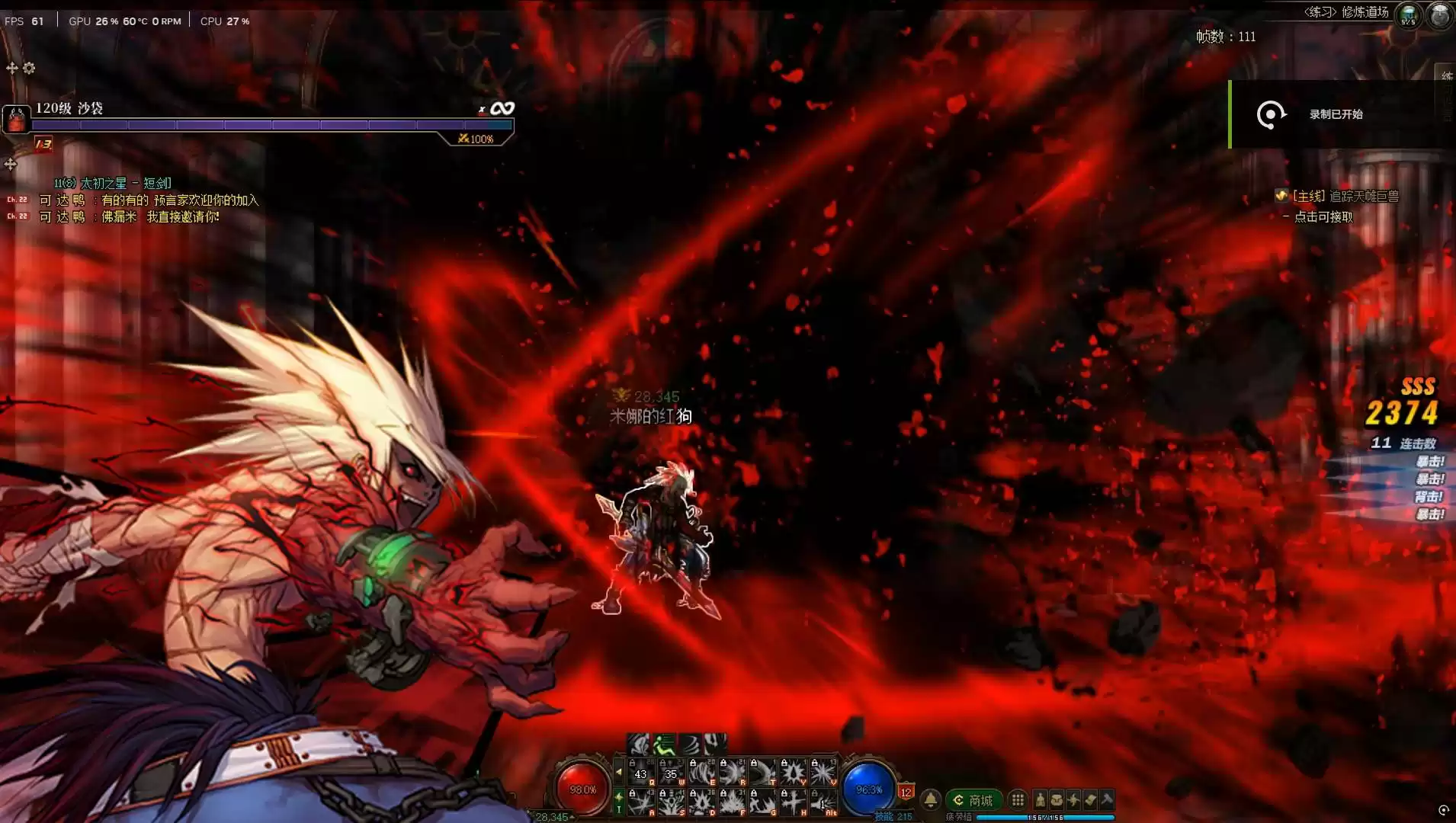
Task: Activate the skill in the Alt slot
Action: (824, 802)
